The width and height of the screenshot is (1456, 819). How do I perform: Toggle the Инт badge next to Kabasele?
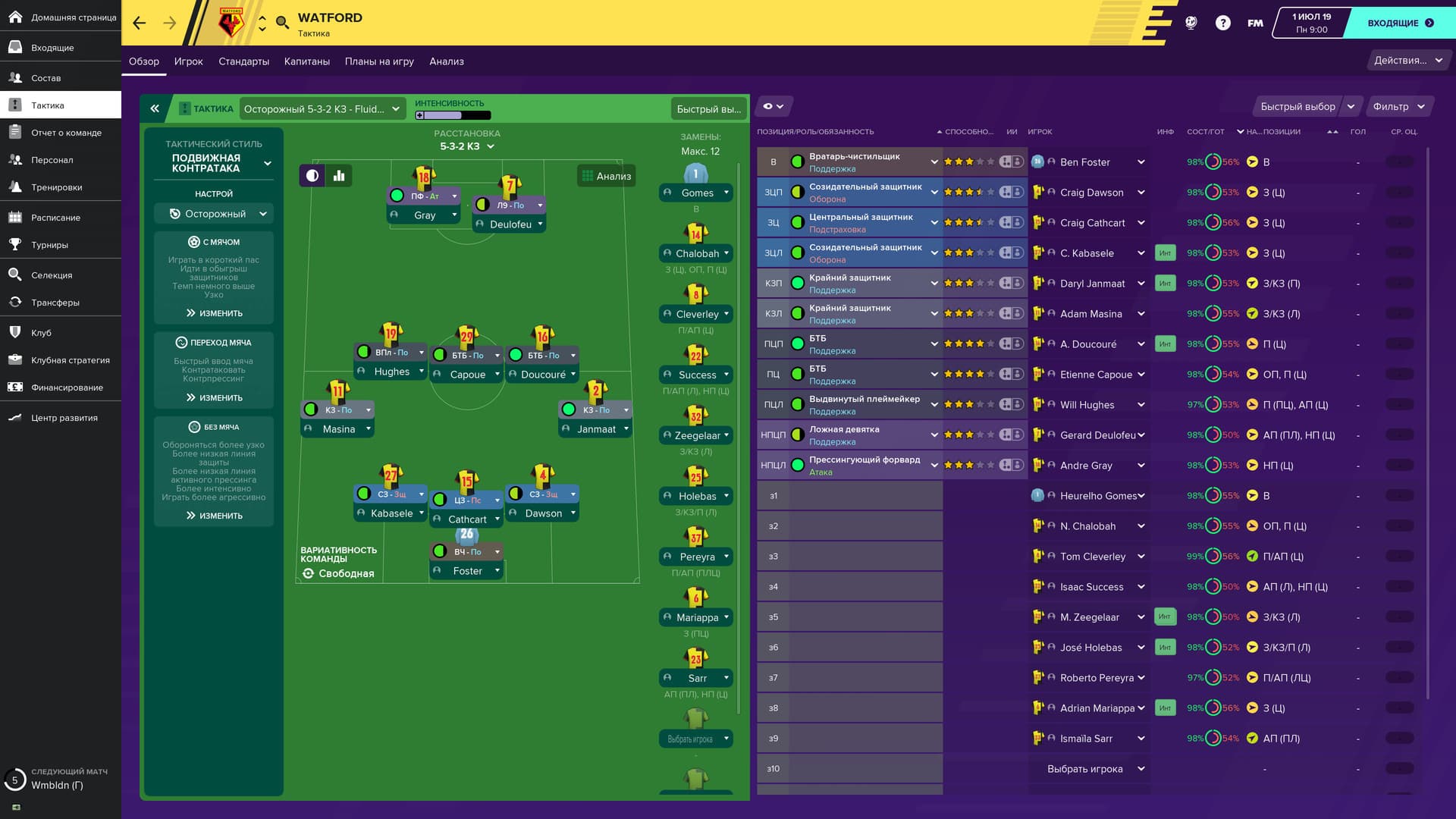[1166, 253]
